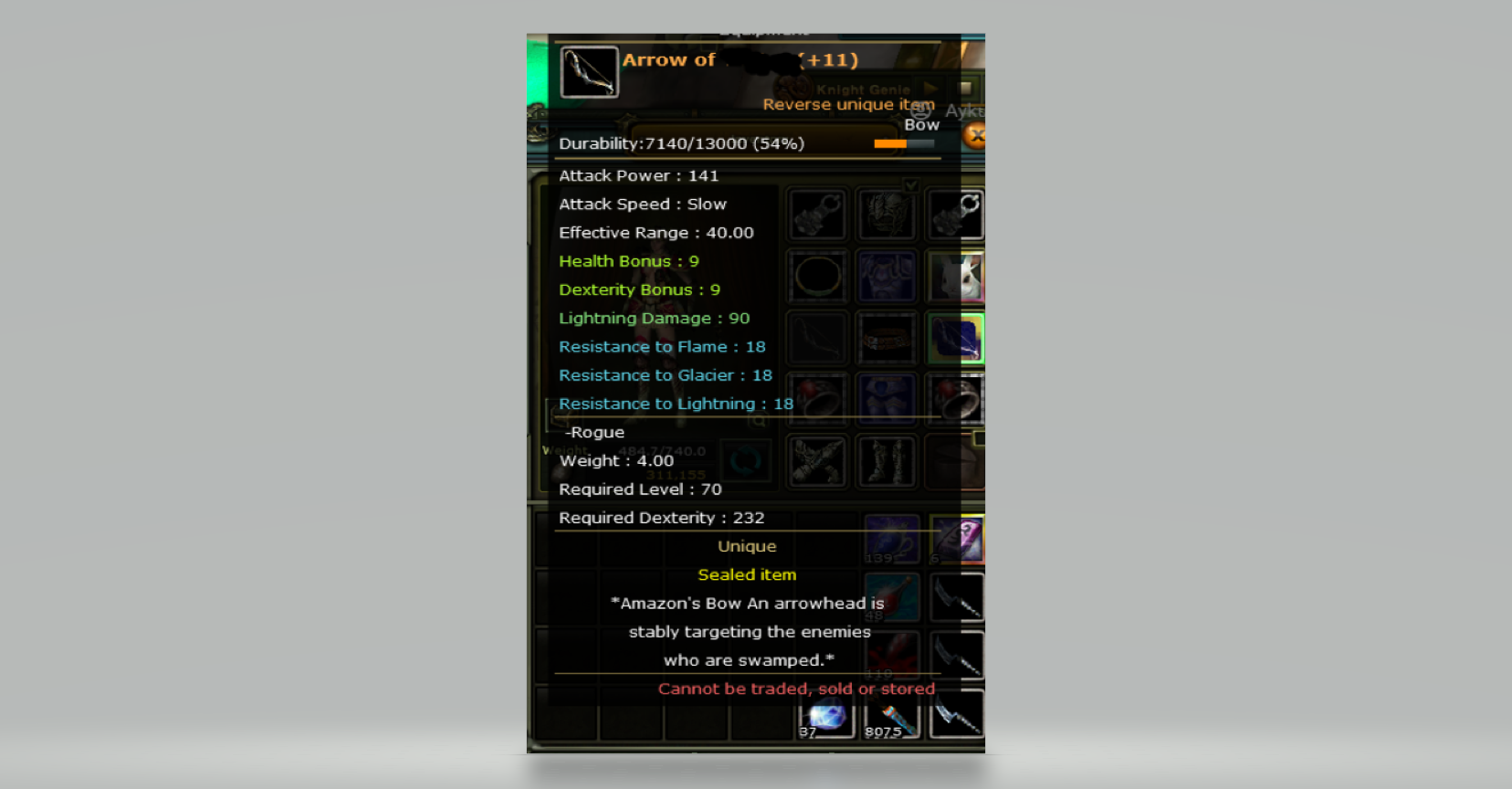
Task: Click the white rabbit pet icon
Action: click(x=956, y=277)
